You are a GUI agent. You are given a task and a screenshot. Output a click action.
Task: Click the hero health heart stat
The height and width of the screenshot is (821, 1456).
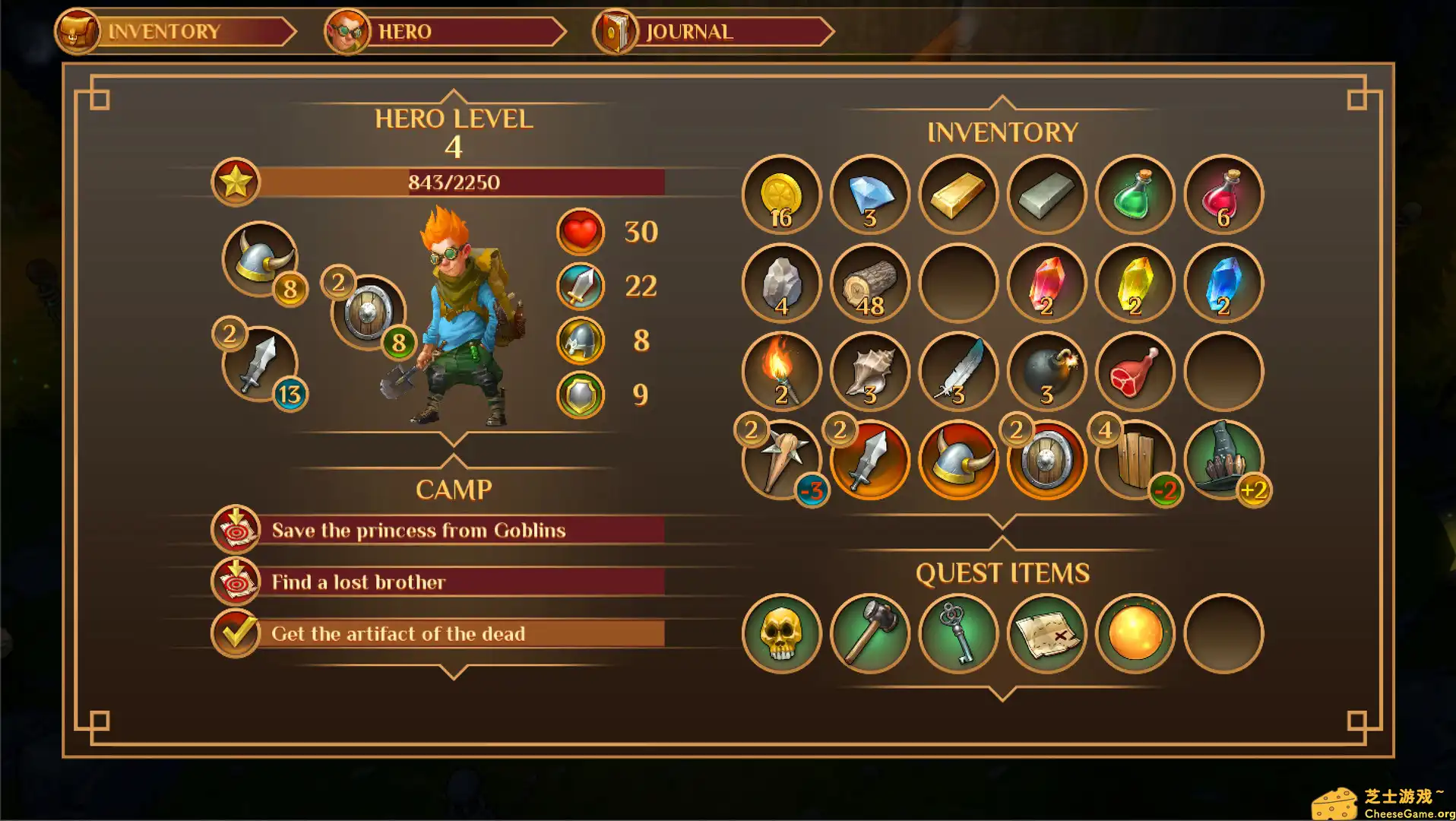[579, 233]
